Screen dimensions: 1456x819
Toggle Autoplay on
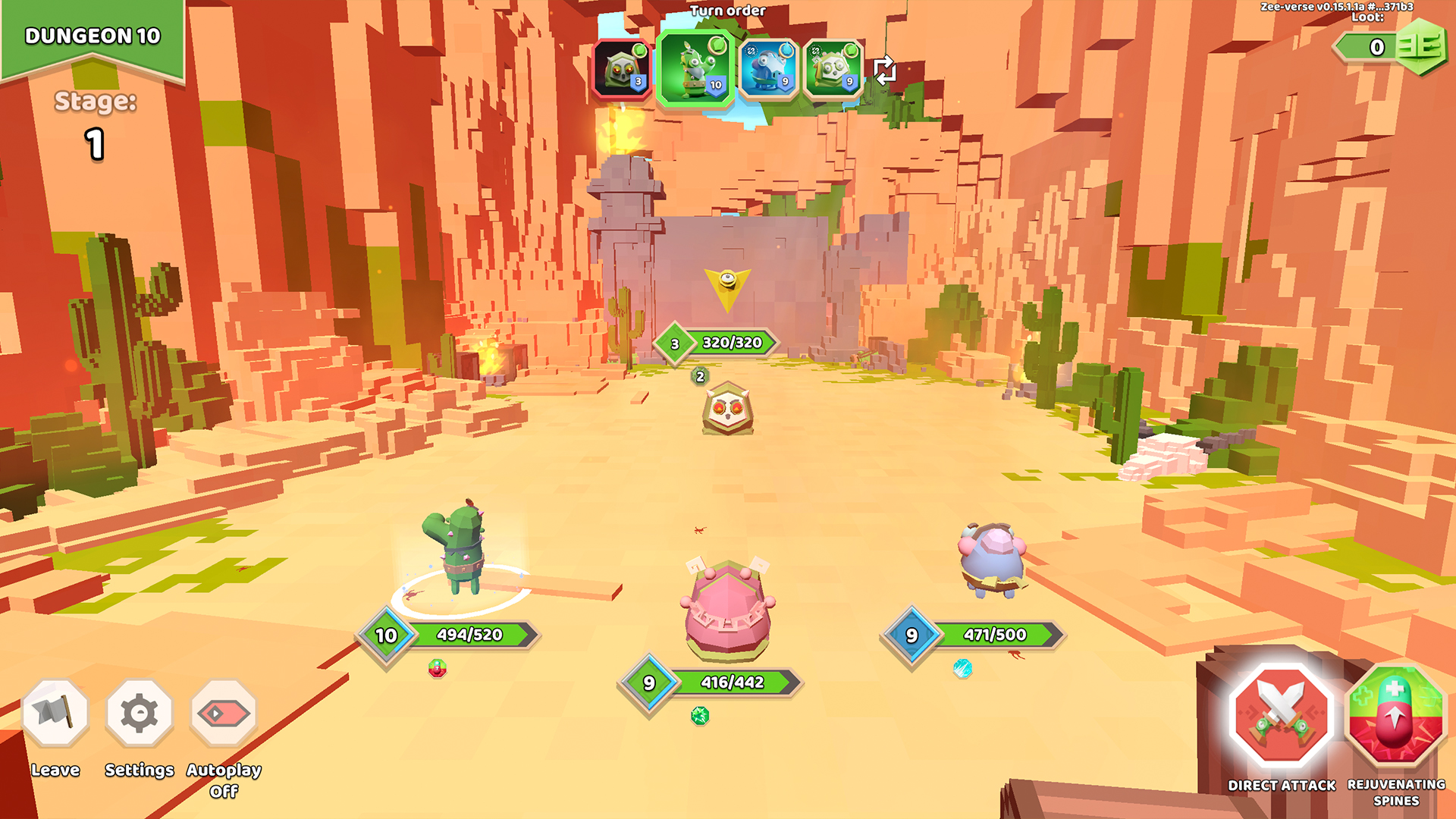(224, 713)
